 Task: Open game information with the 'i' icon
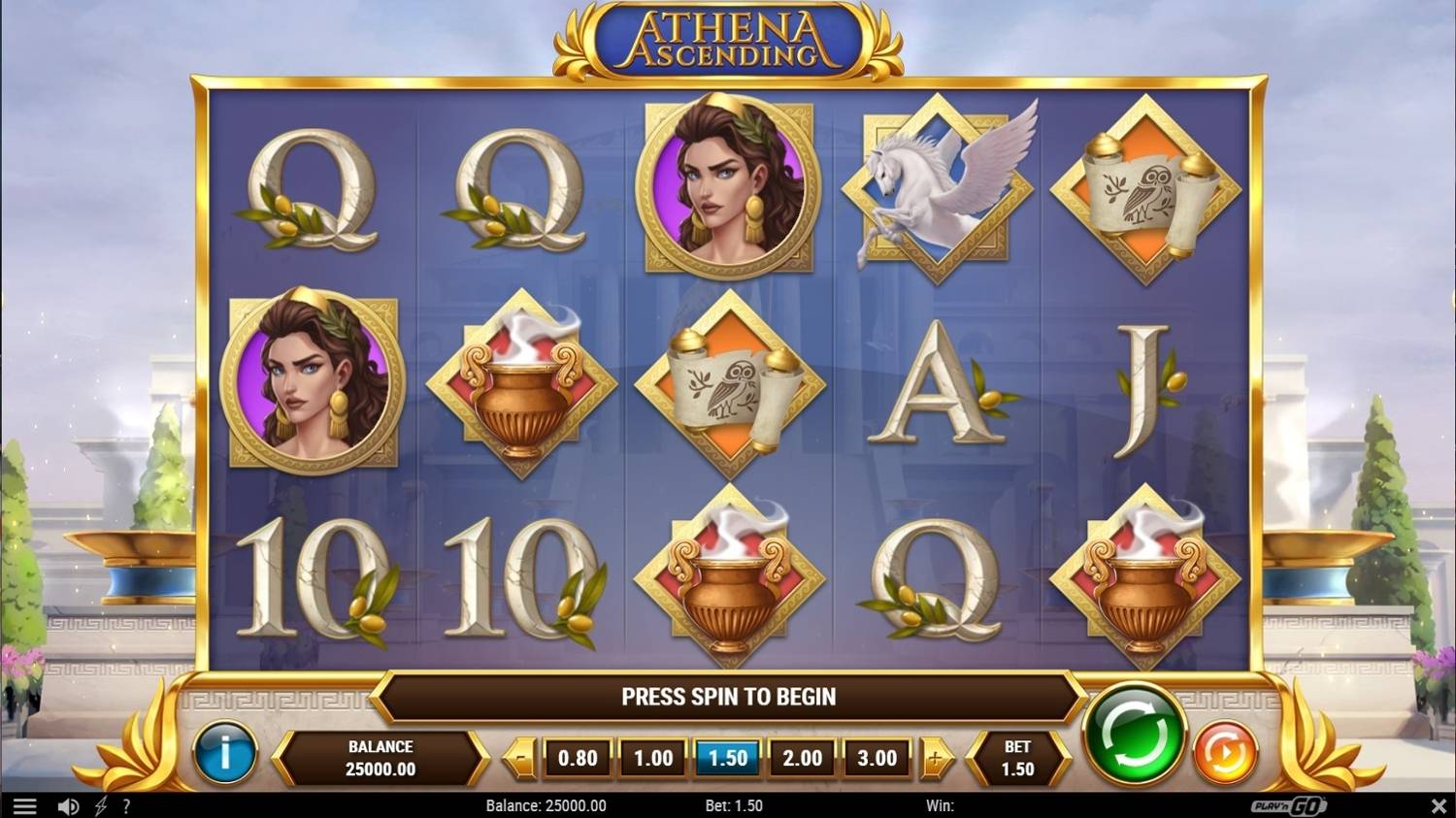[x=224, y=753]
